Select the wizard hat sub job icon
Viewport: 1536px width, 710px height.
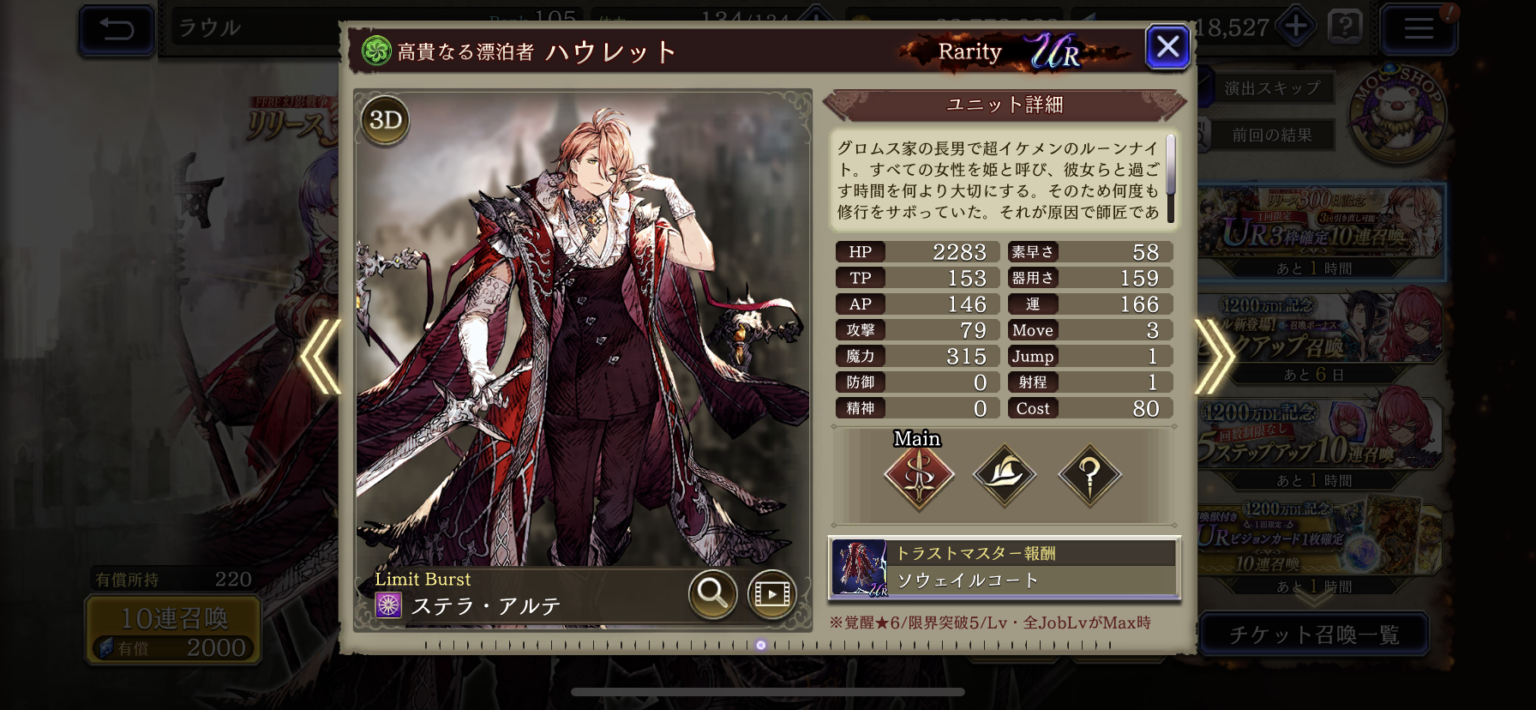pos(1004,476)
